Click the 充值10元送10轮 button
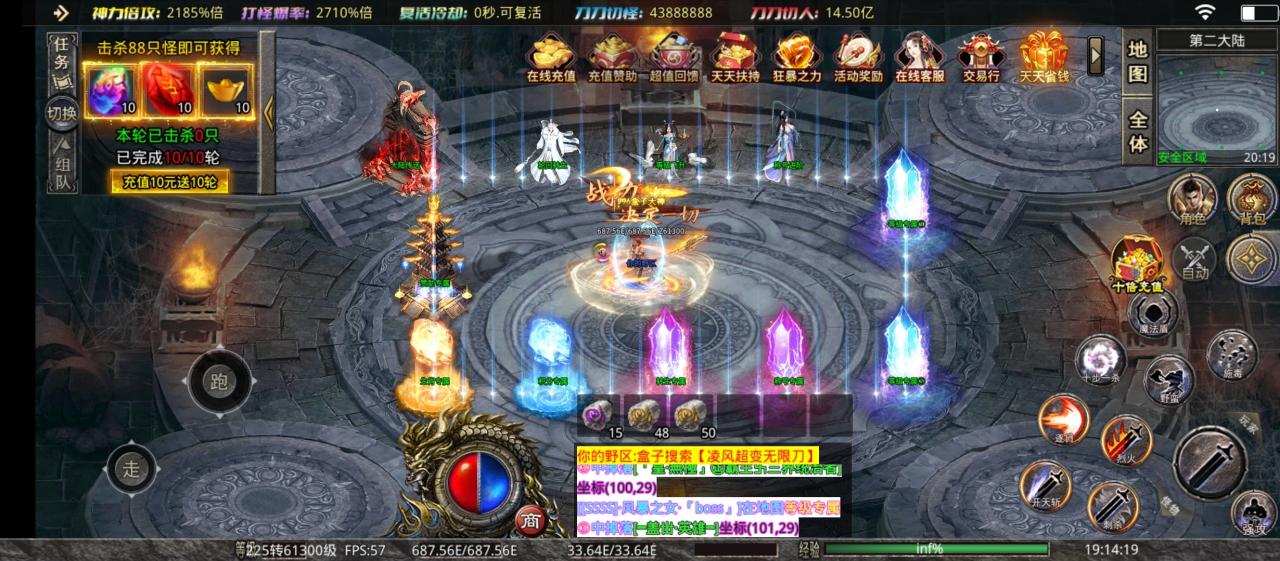The height and width of the screenshot is (561, 1280). point(169,182)
